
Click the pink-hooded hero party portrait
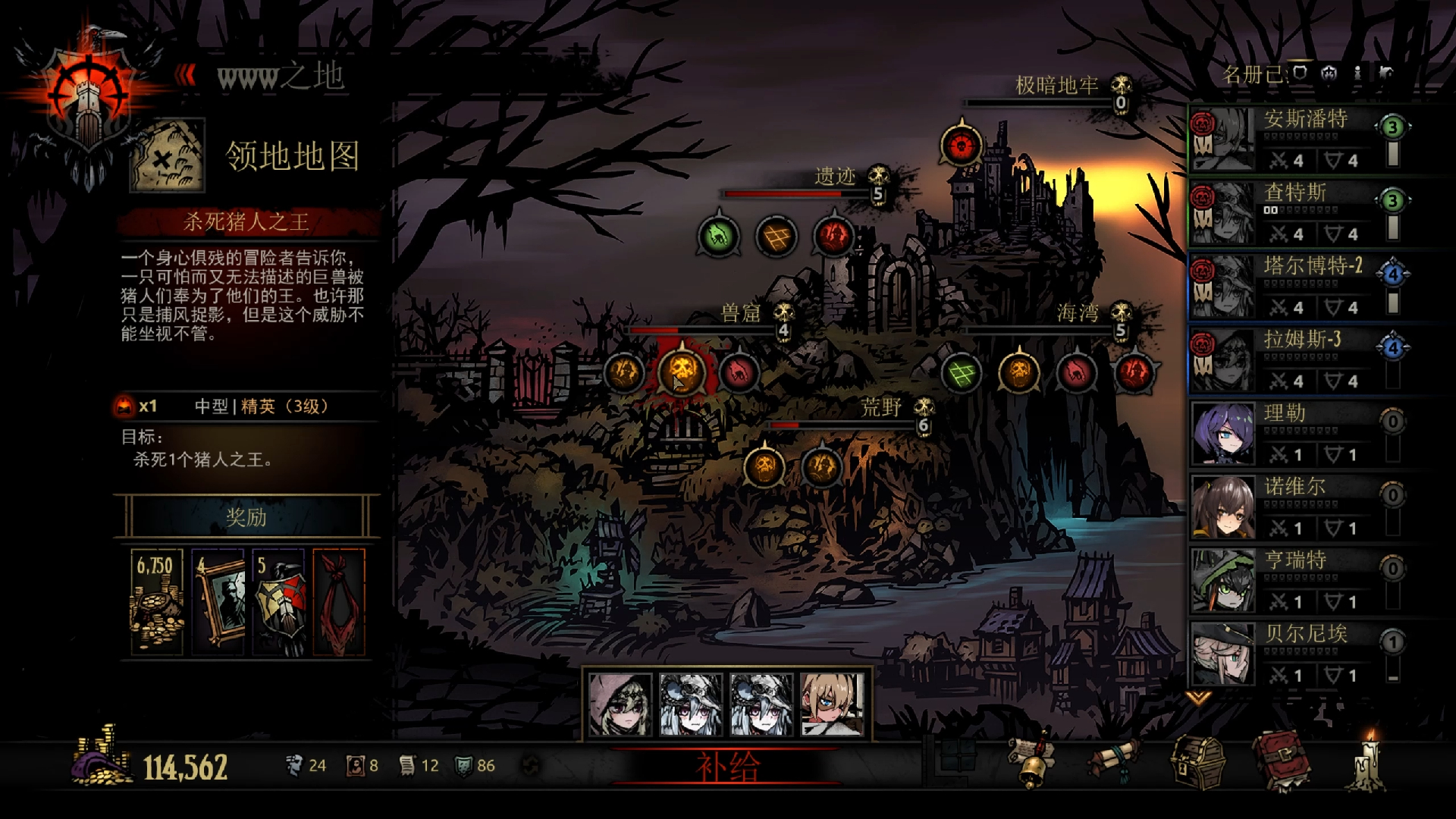620,705
